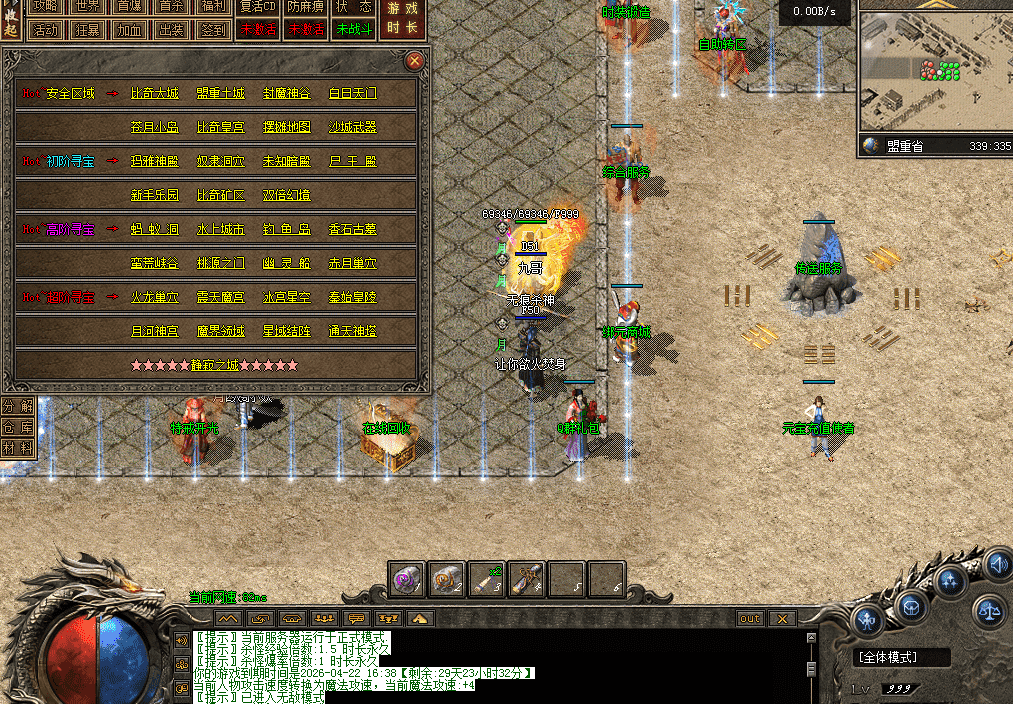Click the 签到 daily check-in button
The width and height of the screenshot is (1013, 704).
pos(213,29)
